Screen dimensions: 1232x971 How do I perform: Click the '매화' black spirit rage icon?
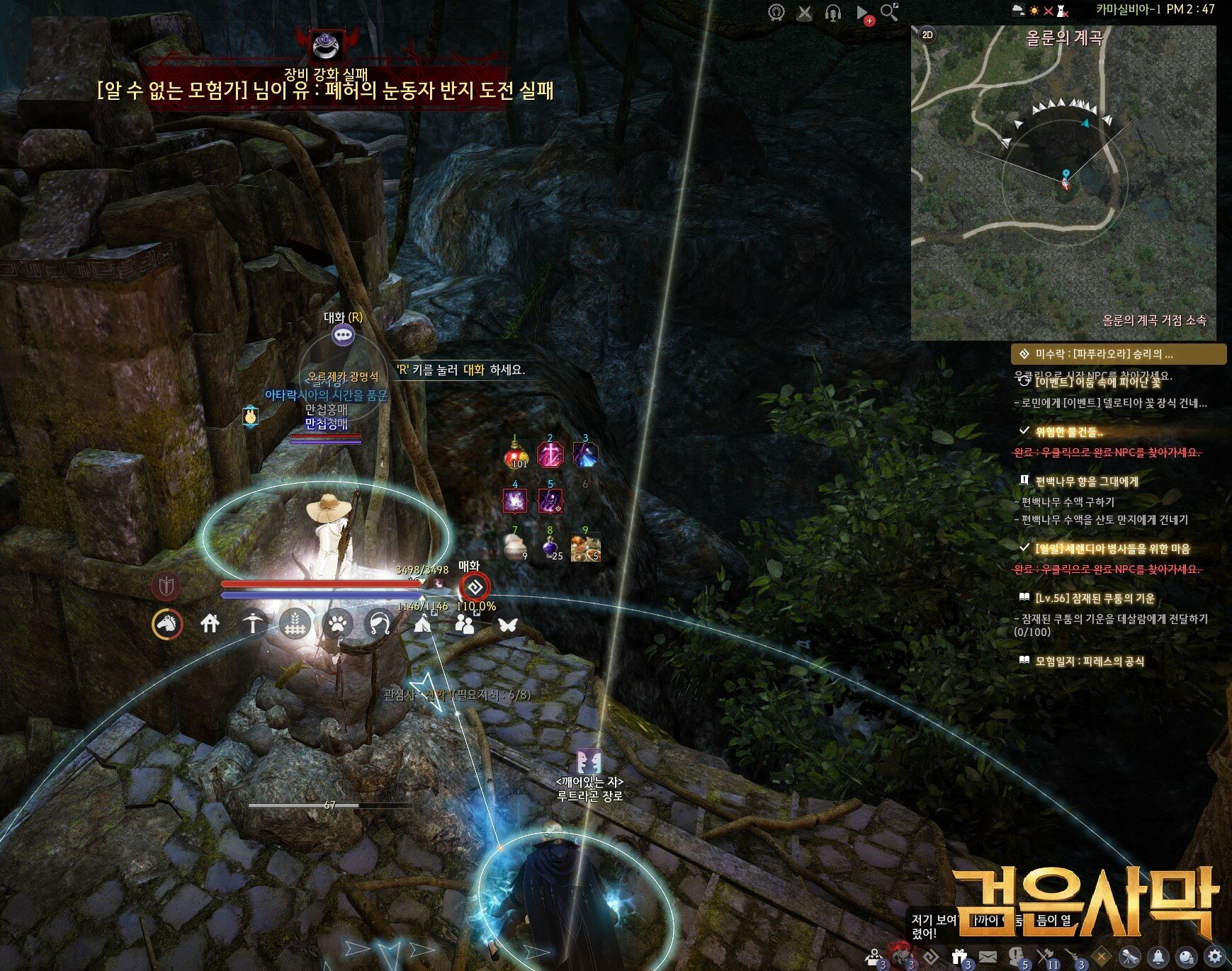(474, 587)
